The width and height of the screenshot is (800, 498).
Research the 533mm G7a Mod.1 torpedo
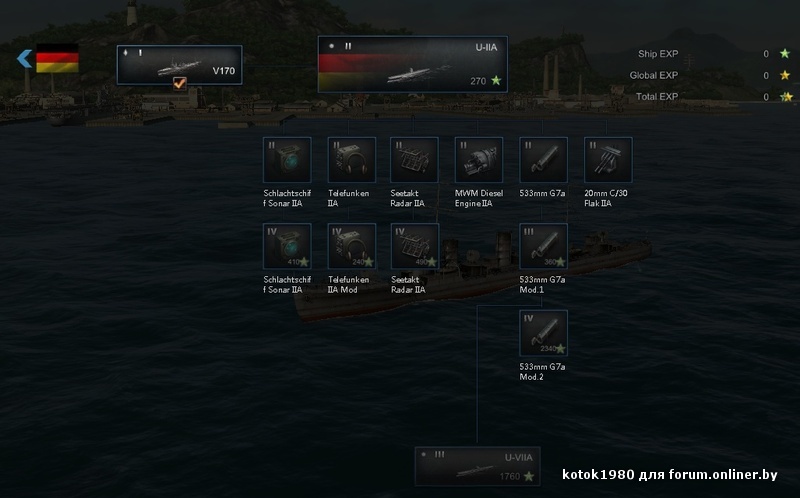click(543, 246)
